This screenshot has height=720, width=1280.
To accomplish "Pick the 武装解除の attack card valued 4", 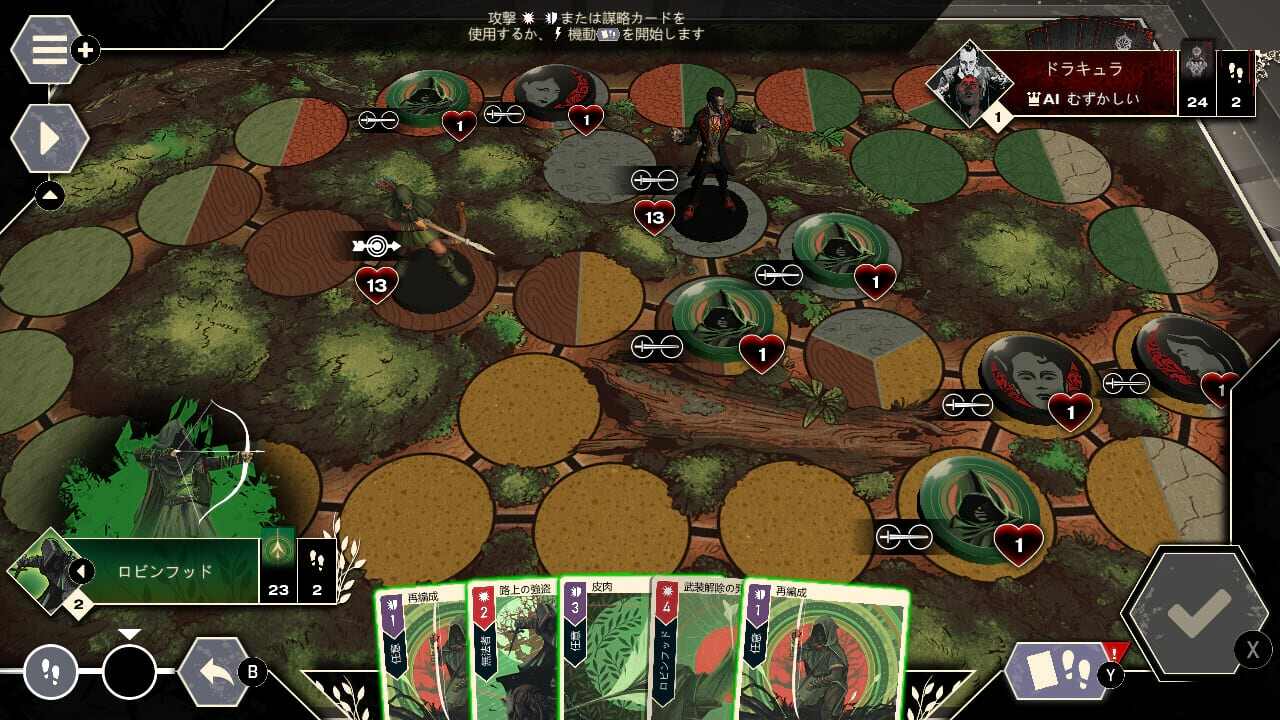I will (x=695, y=650).
